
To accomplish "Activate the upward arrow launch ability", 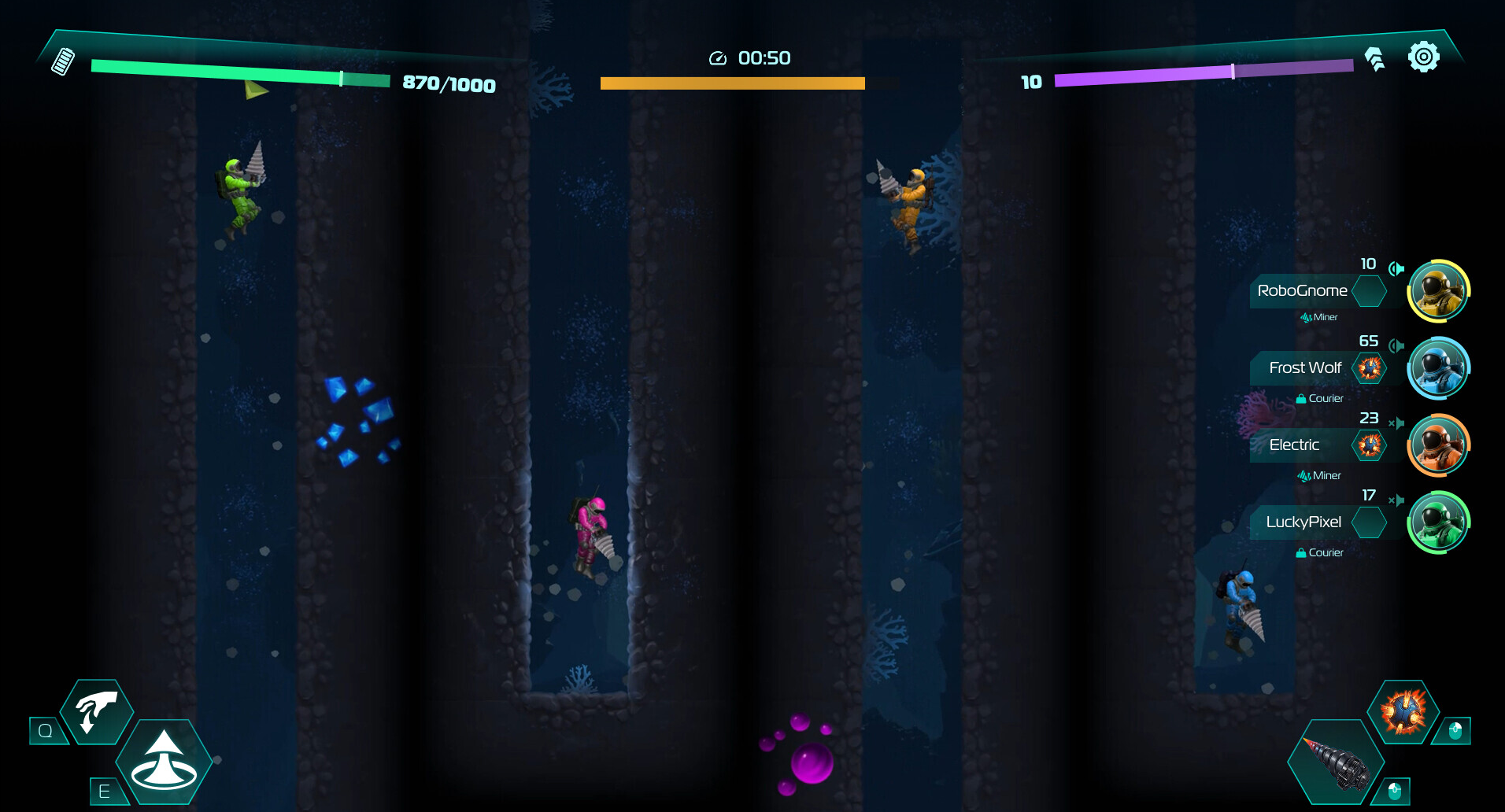I will (164, 761).
